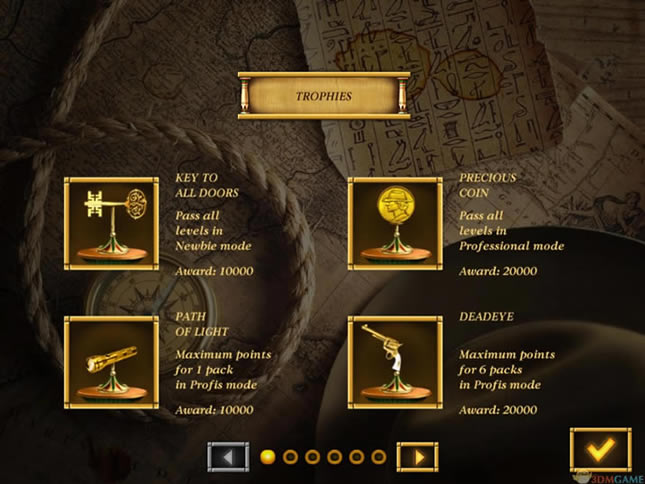Choose the Path Of Light telescope trophy
This screenshot has width=645, height=484.
[x=111, y=362]
